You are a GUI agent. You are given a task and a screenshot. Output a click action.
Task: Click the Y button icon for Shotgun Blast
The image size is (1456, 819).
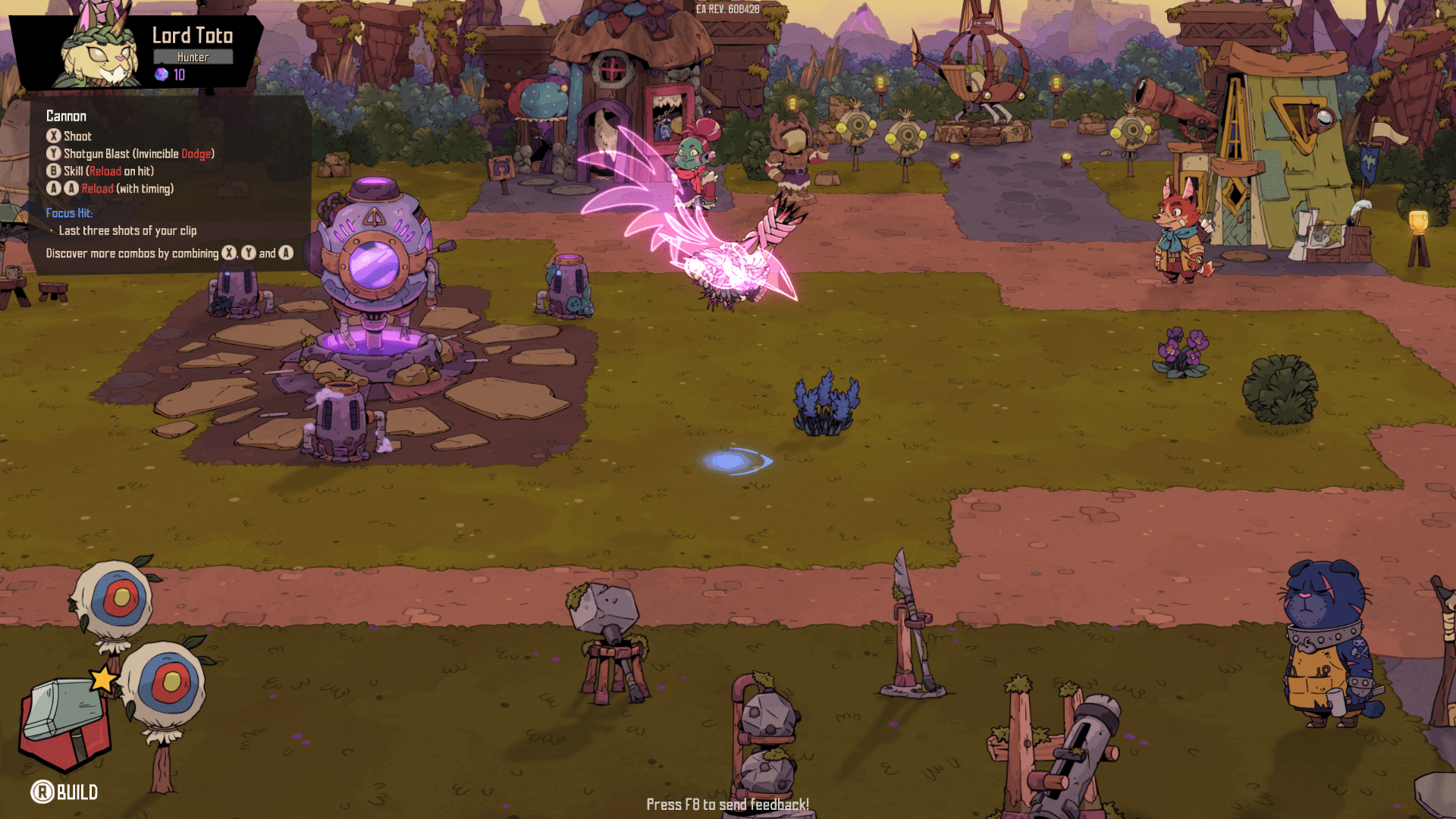point(52,154)
